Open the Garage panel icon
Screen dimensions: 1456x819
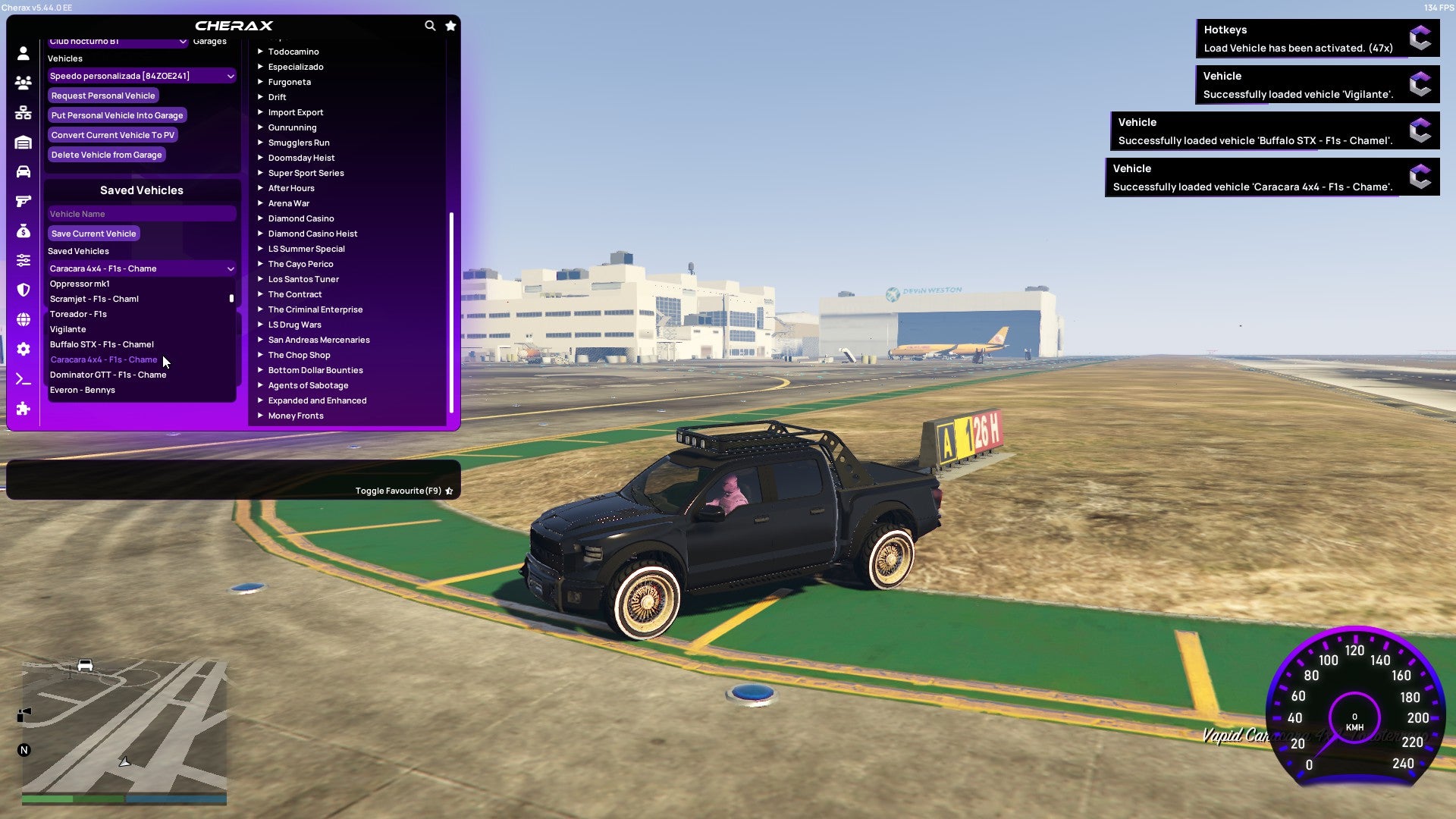(22, 141)
